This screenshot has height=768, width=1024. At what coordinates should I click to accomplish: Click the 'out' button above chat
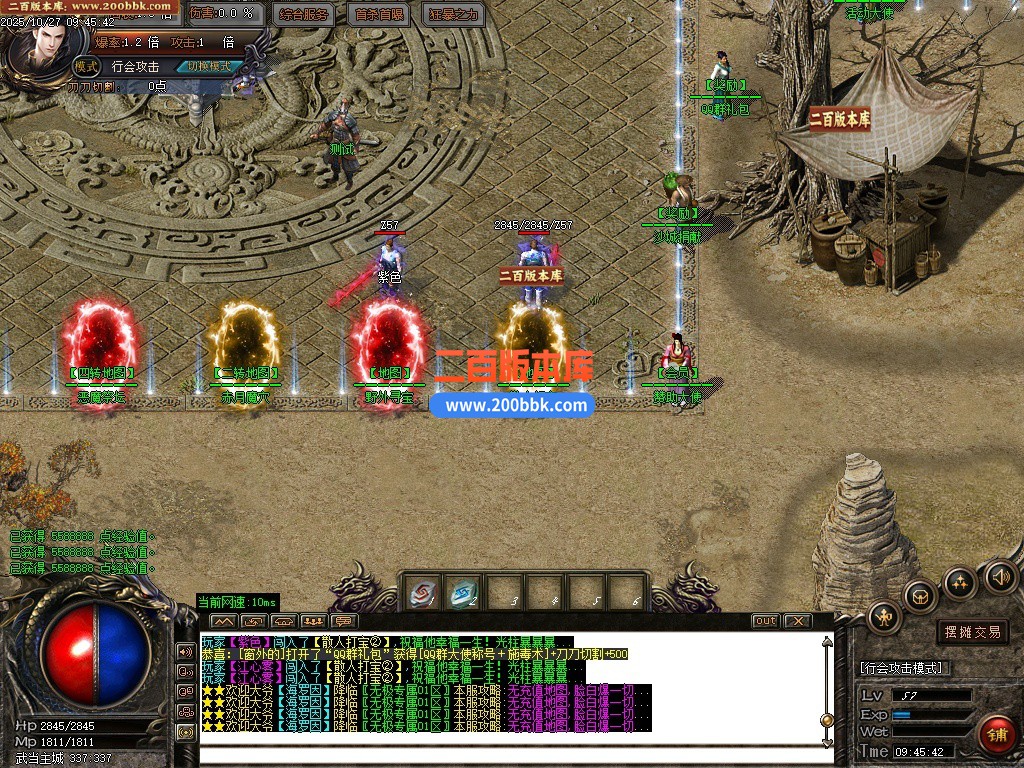765,621
